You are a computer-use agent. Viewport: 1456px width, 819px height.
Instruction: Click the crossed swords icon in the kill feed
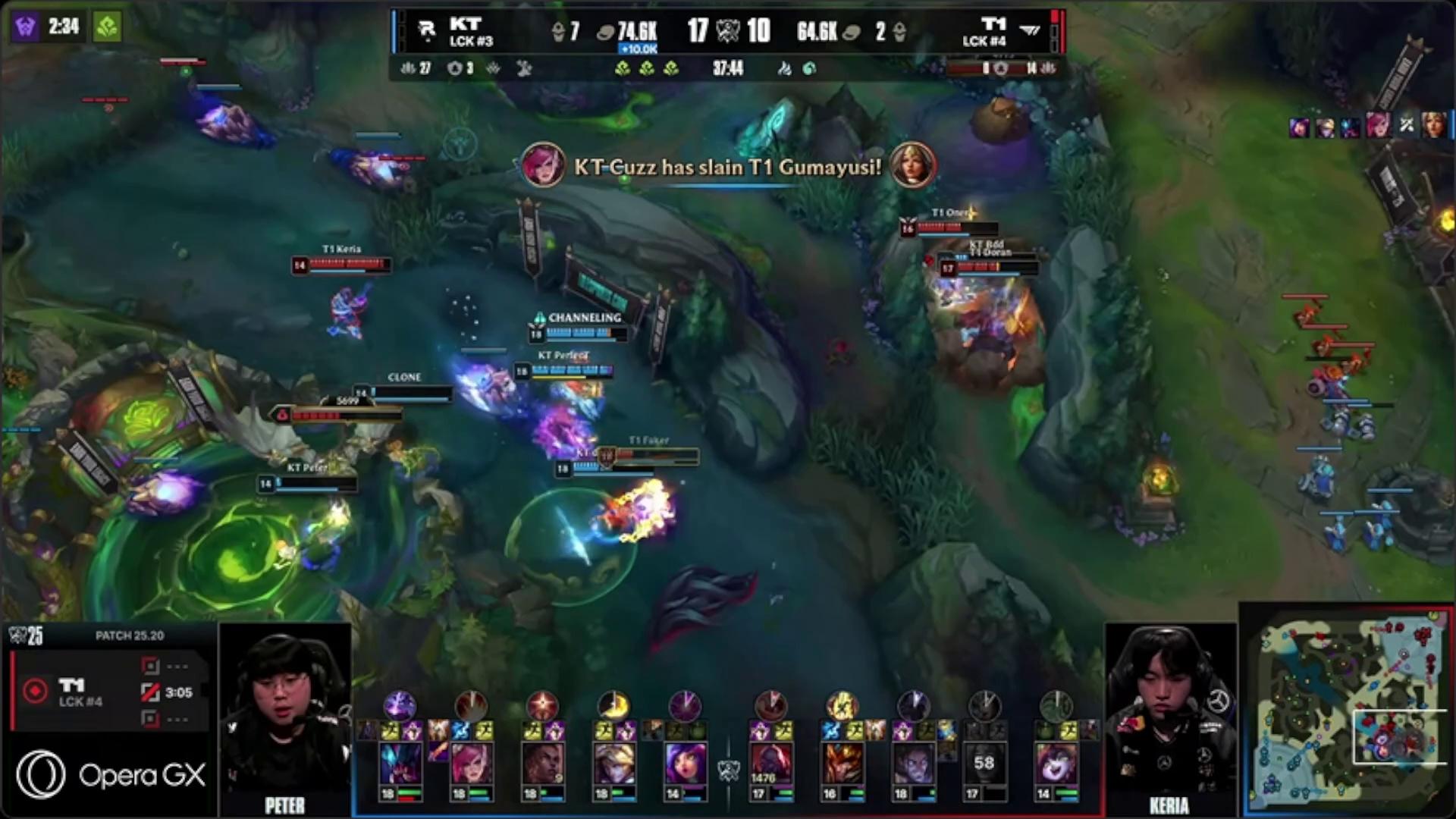[1406, 126]
